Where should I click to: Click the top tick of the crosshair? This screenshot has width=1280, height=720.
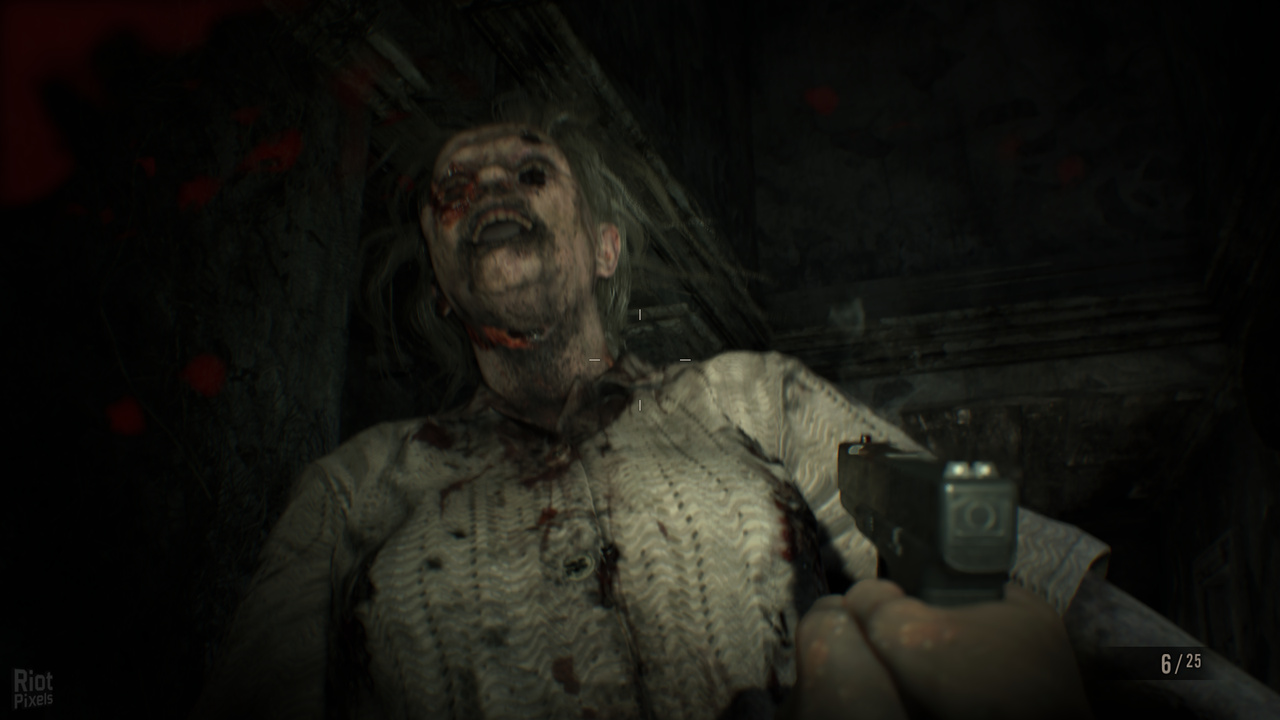tap(639, 313)
